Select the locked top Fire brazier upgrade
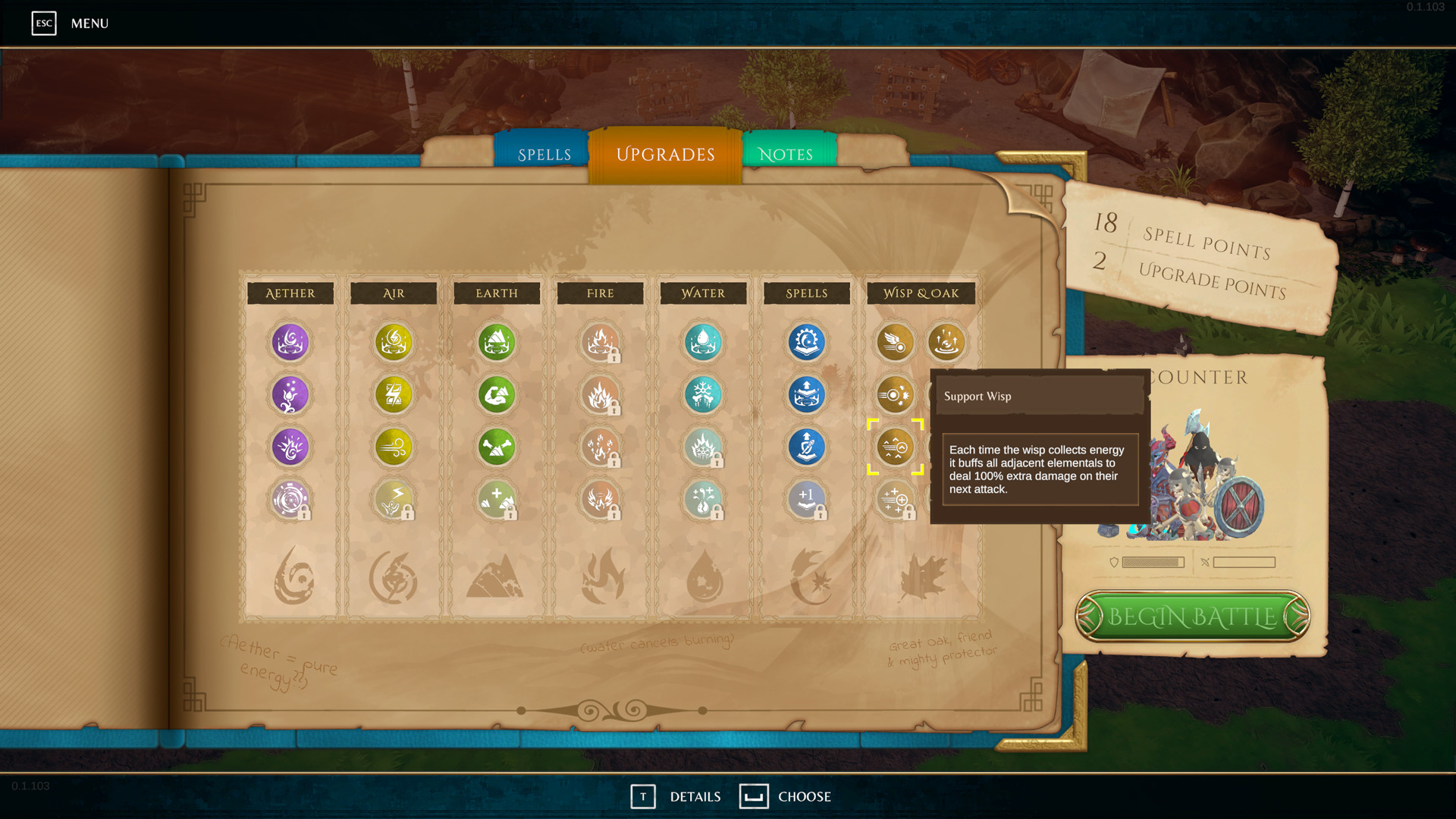Viewport: 1456px width, 819px height. (x=600, y=343)
